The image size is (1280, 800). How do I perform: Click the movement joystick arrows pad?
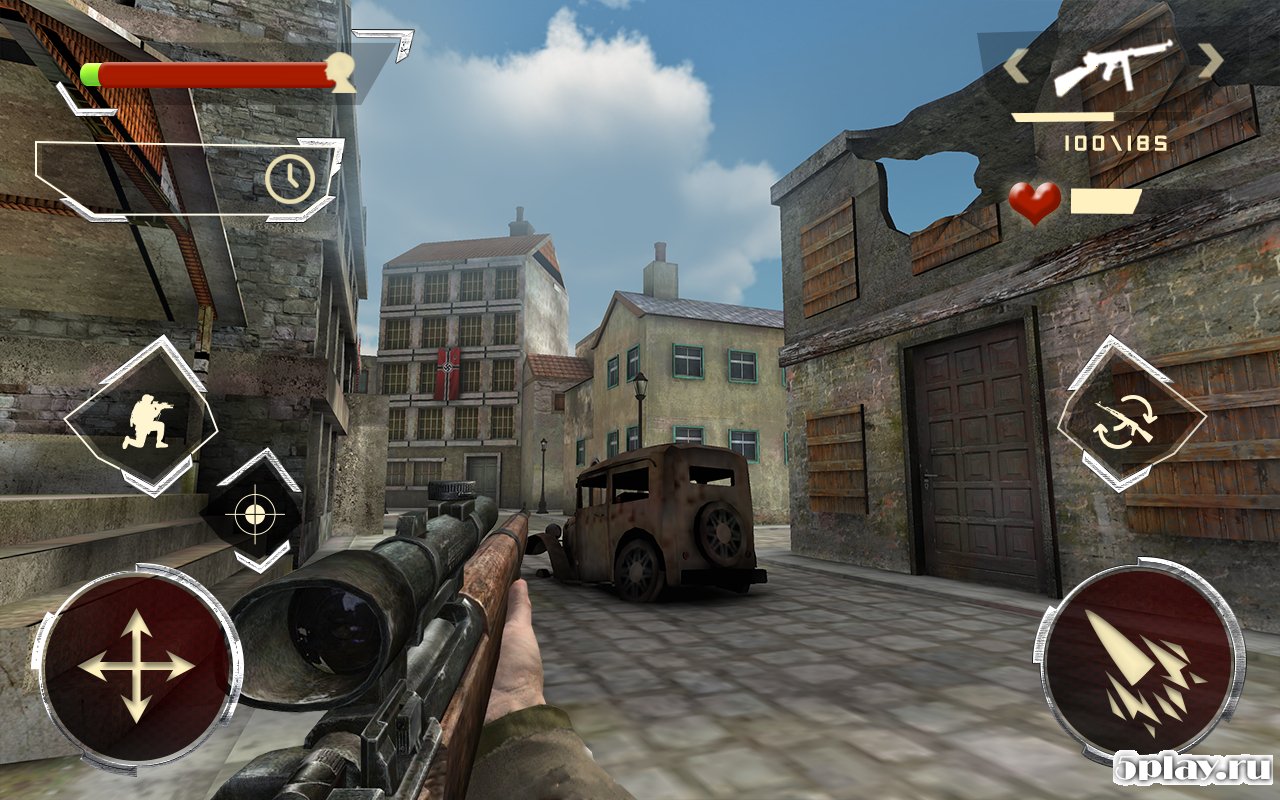(135, 666)
